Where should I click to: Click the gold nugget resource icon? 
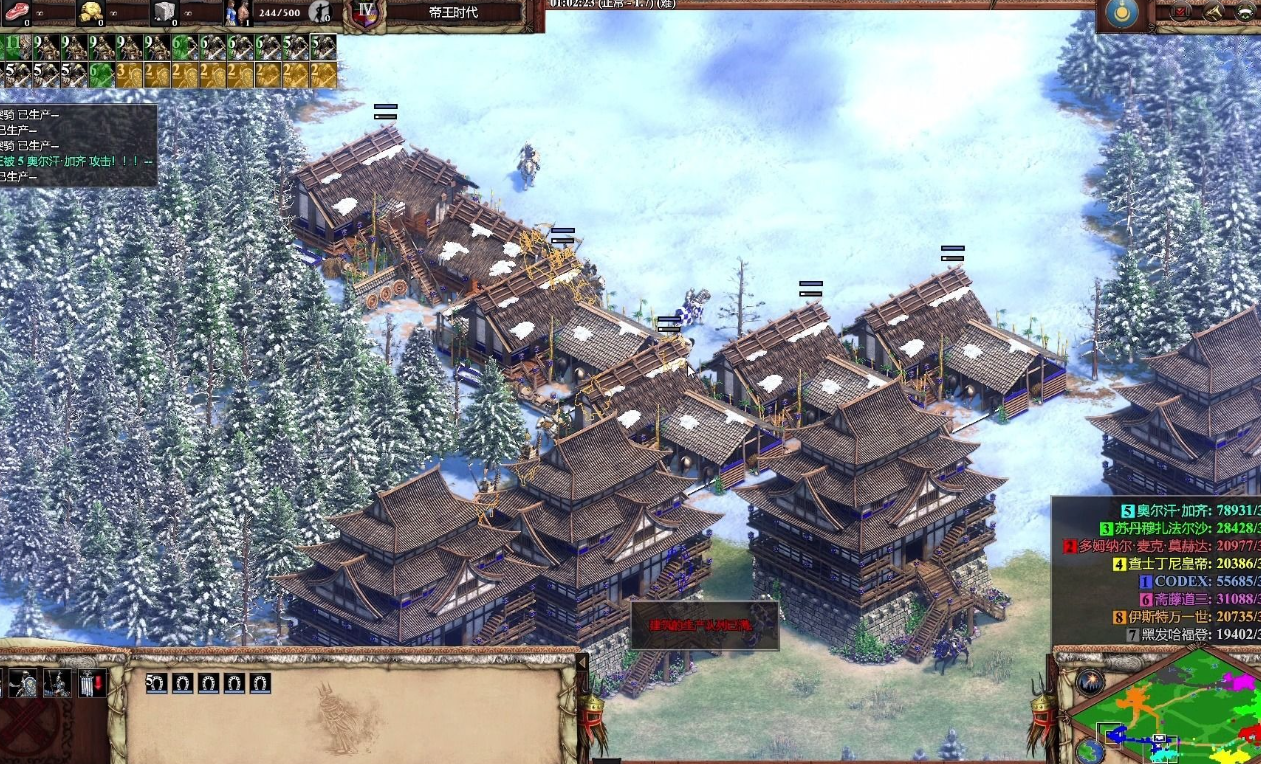[x=91, y=12]
